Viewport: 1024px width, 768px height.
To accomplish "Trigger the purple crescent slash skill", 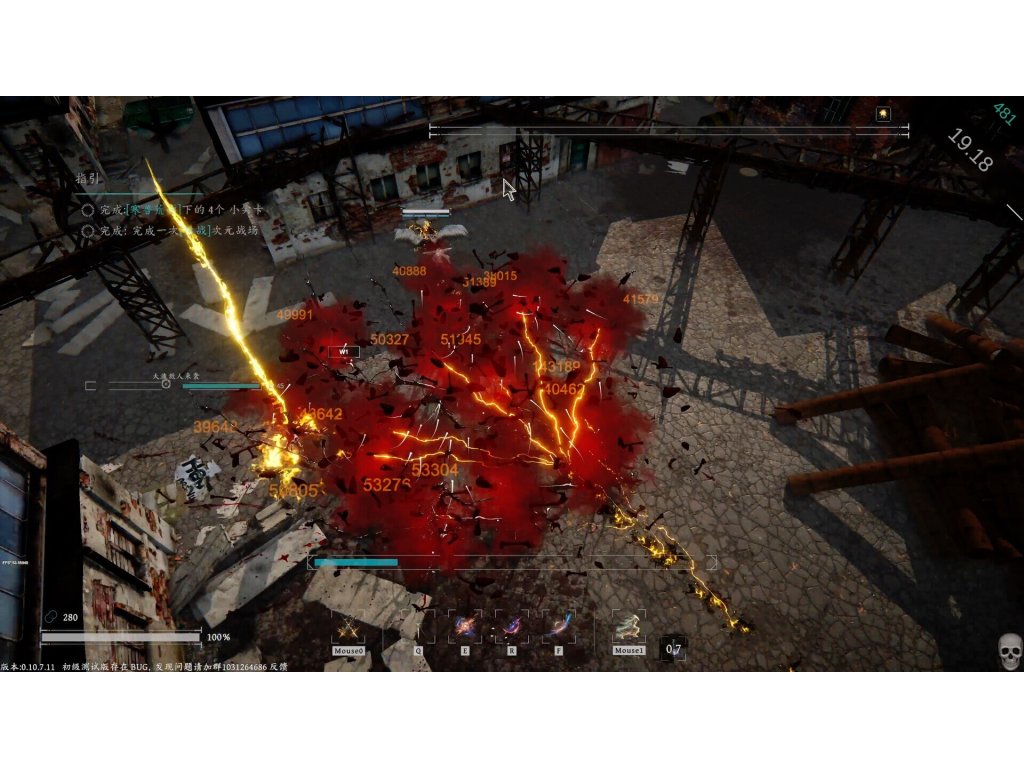I will pyautogui.click(x=512, y=627).
